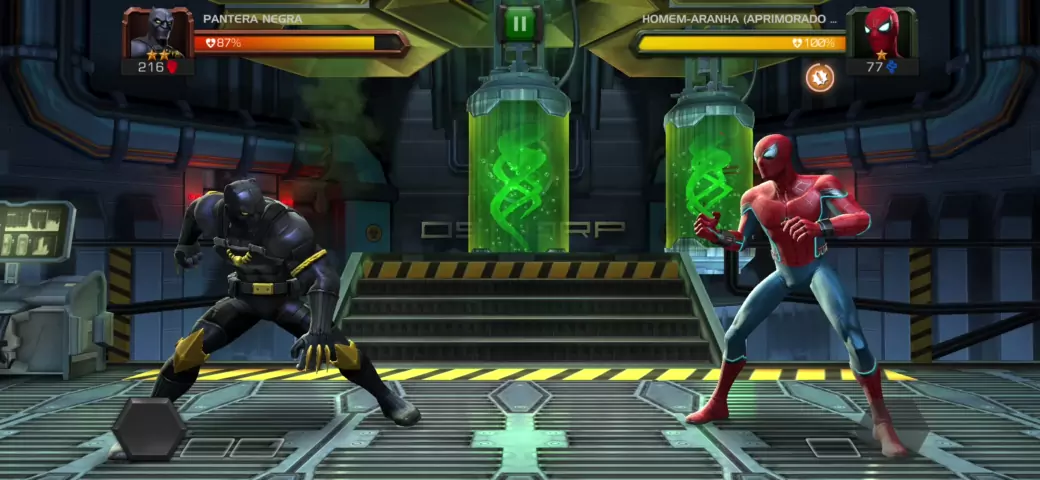The image size is (1040, 480).
Task: Tap the Homem-Aranha opponent portrait
Action: tap(880, 33)
